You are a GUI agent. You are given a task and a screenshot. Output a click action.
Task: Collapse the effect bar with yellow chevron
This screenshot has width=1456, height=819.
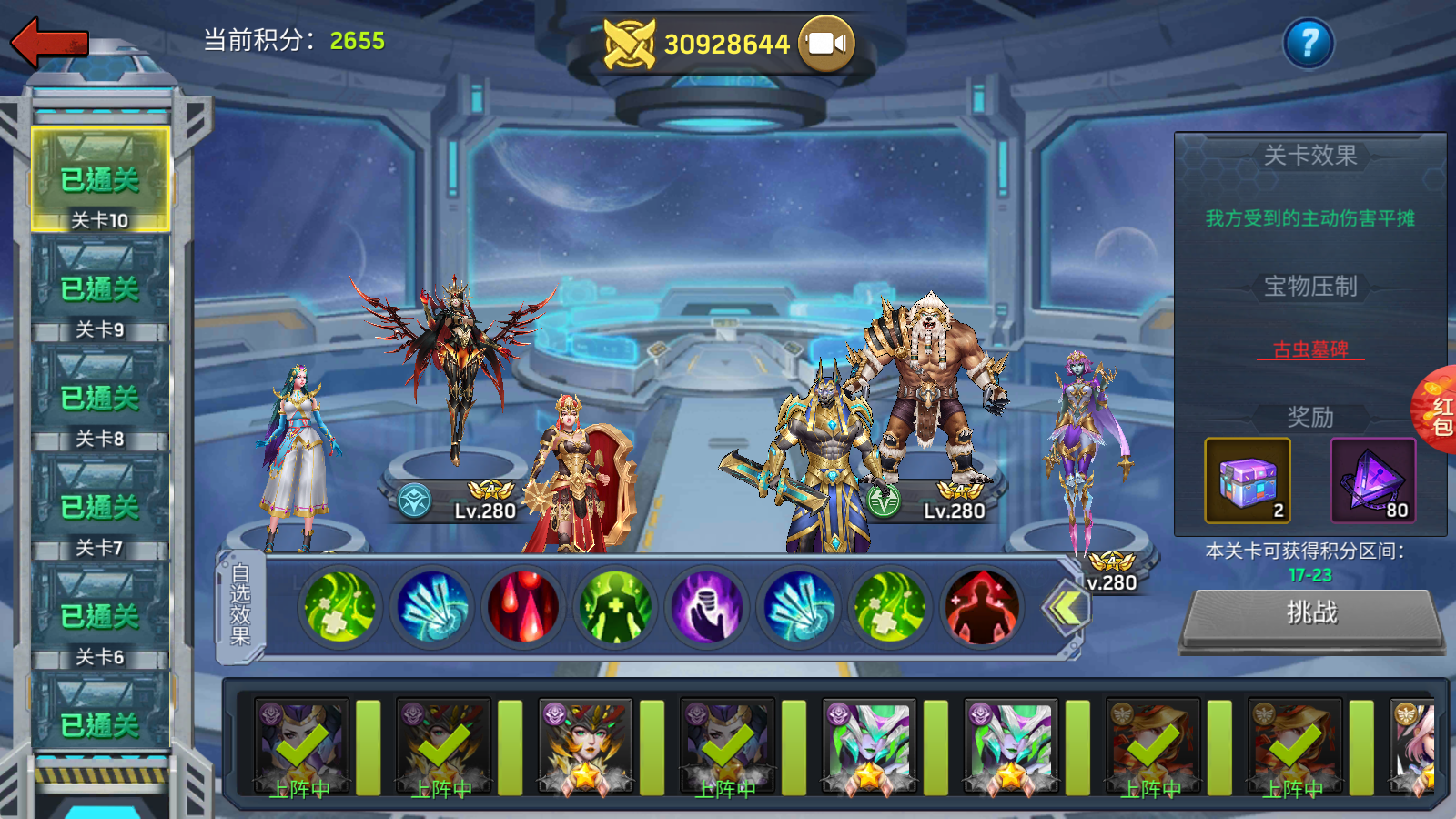[x=1067, y=608]
